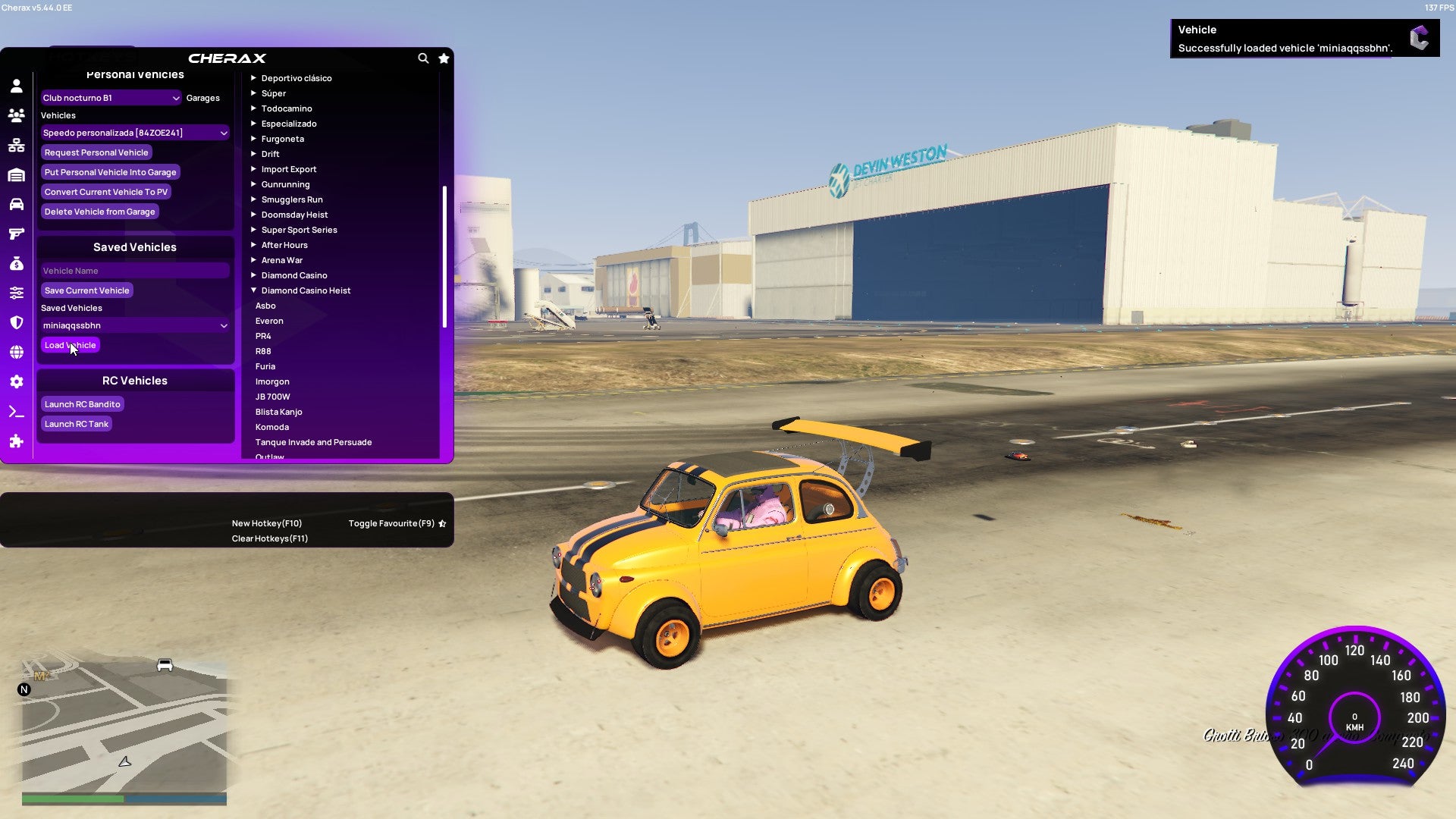Open the Self options panel icon
Image resolution: width=1456 pixels, height=819 pixels.
click(x=17, y=86)
